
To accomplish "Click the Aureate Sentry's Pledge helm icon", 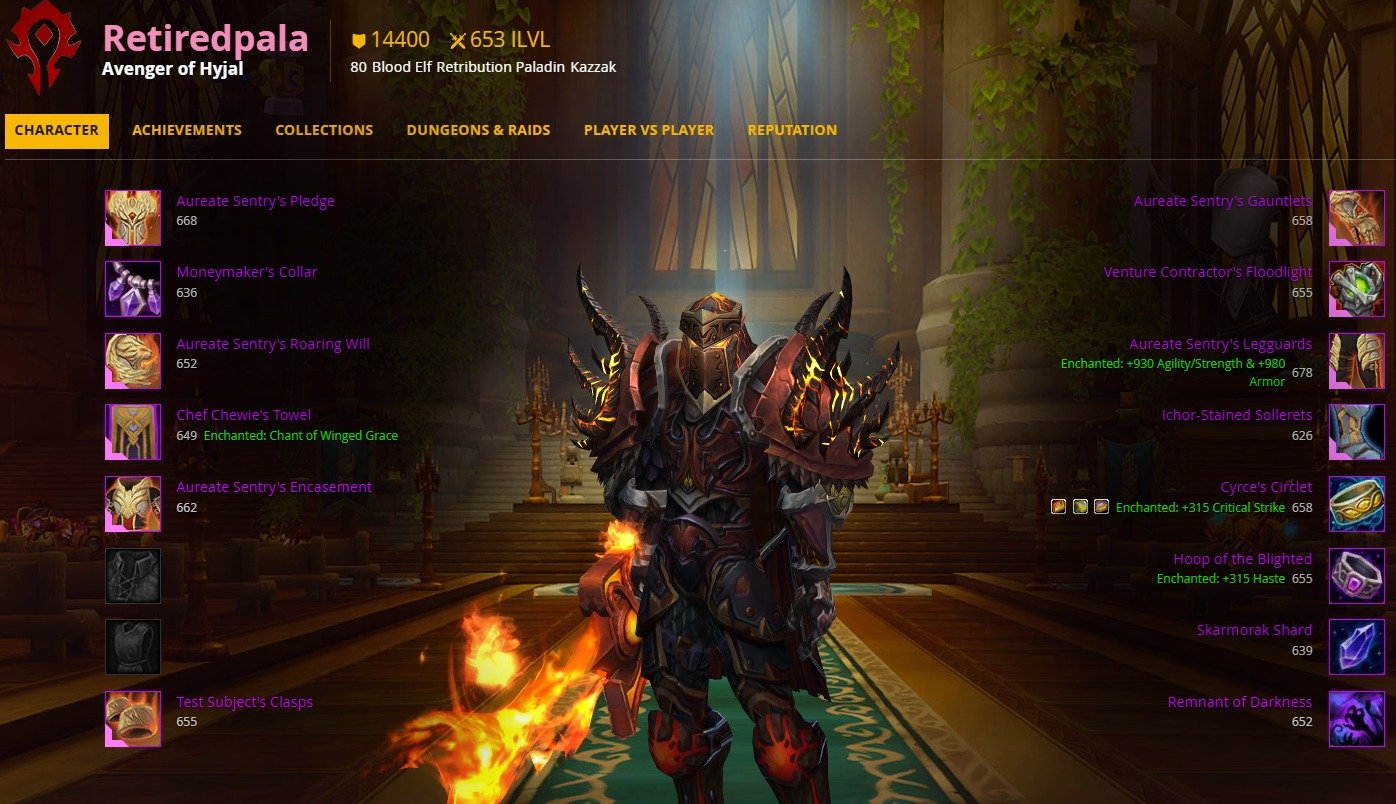I will click(x=133, y=218).
